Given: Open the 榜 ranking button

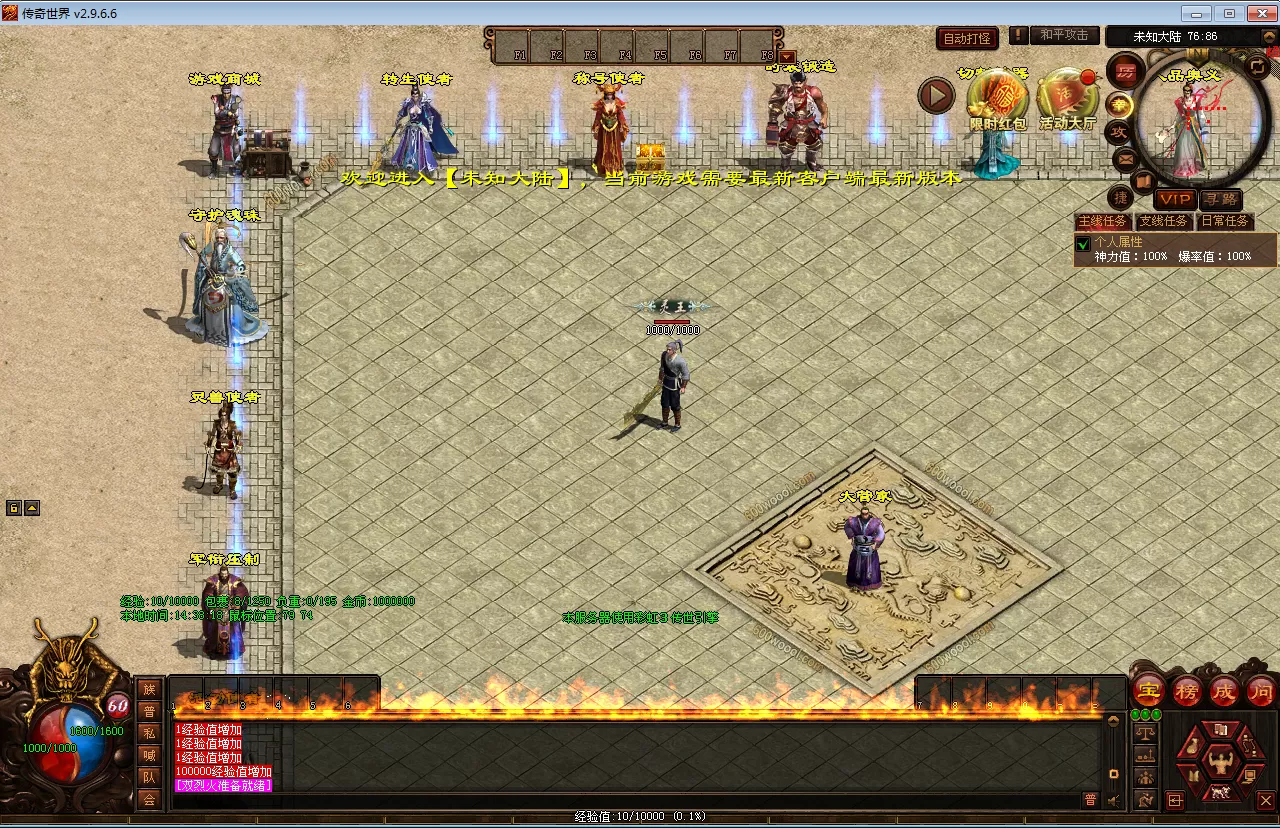Looking at the screenshot, I should click(1187, 691).
